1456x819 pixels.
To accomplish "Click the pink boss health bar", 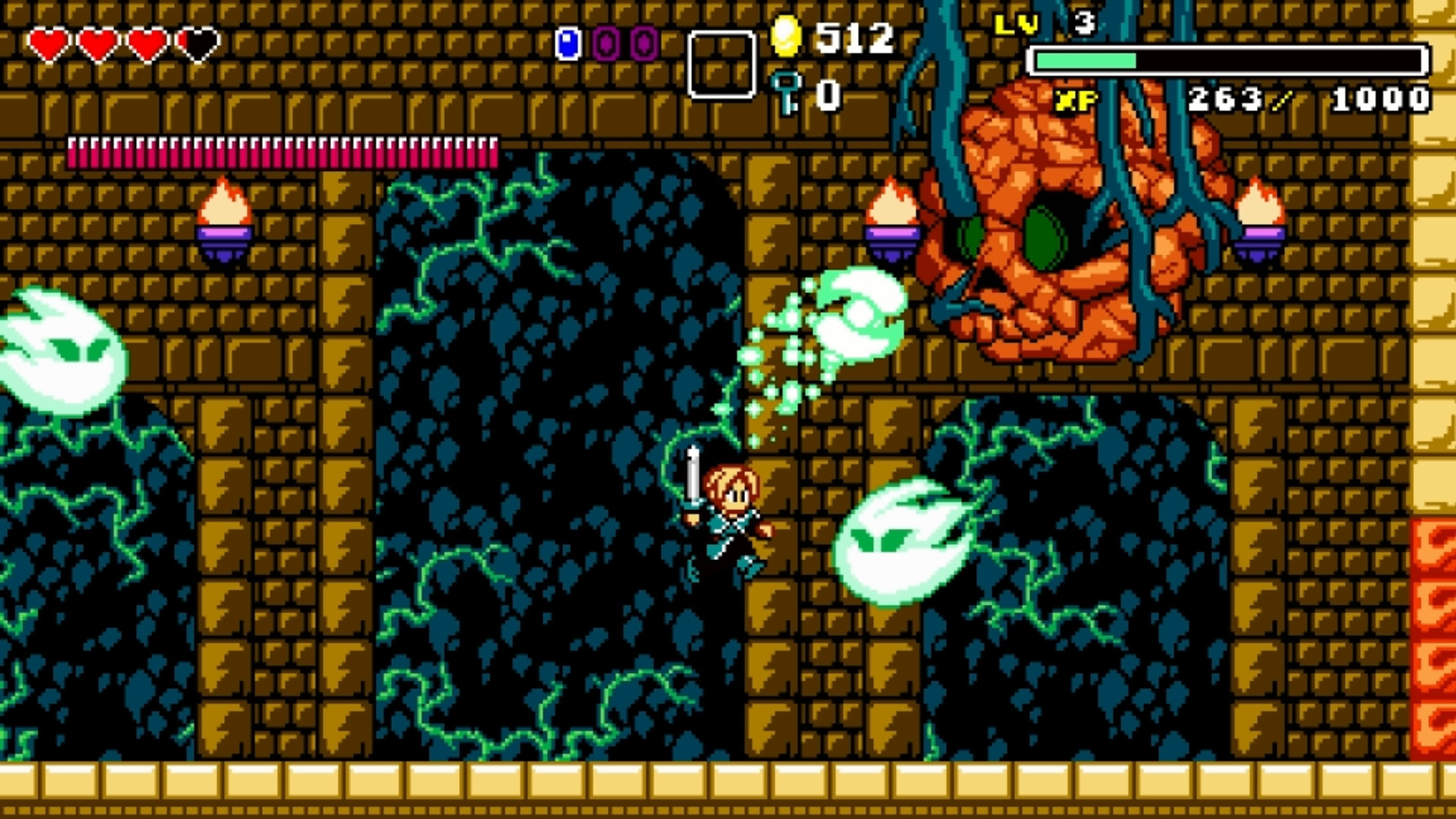I will point(282,151).
